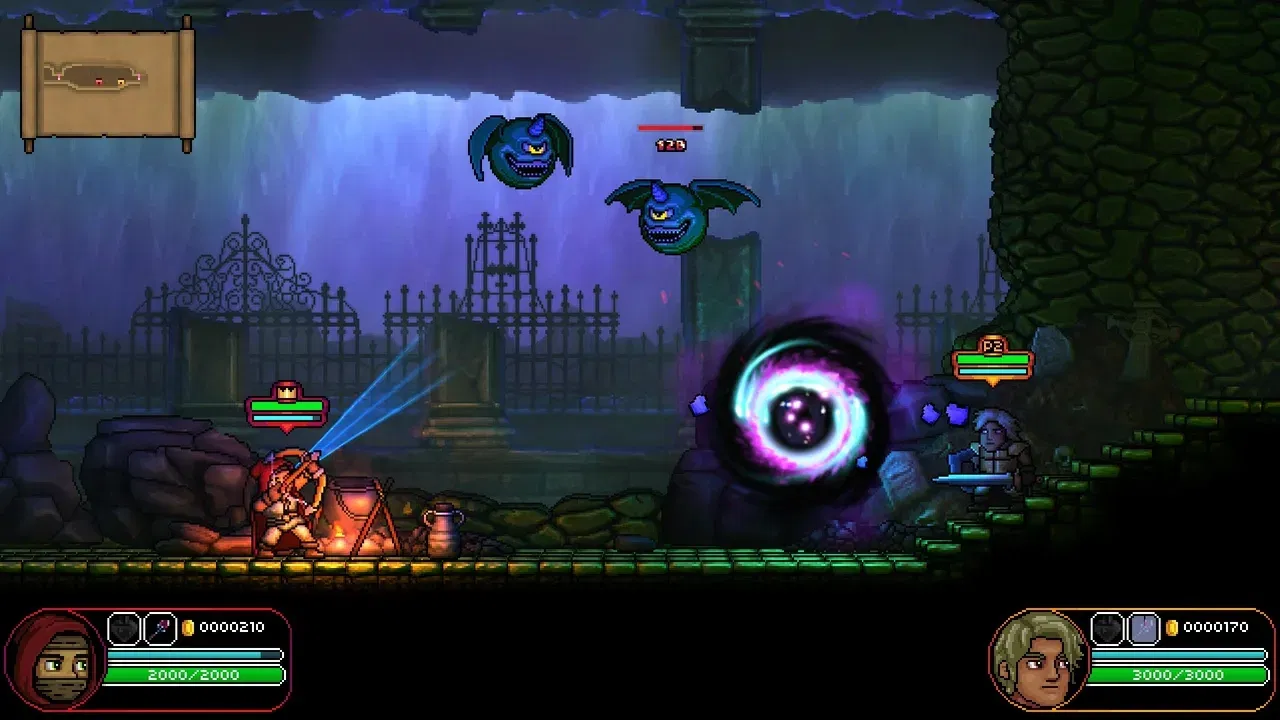Click the blonde hero's portrait
Screen dimensions: 1280x720
1038,660
